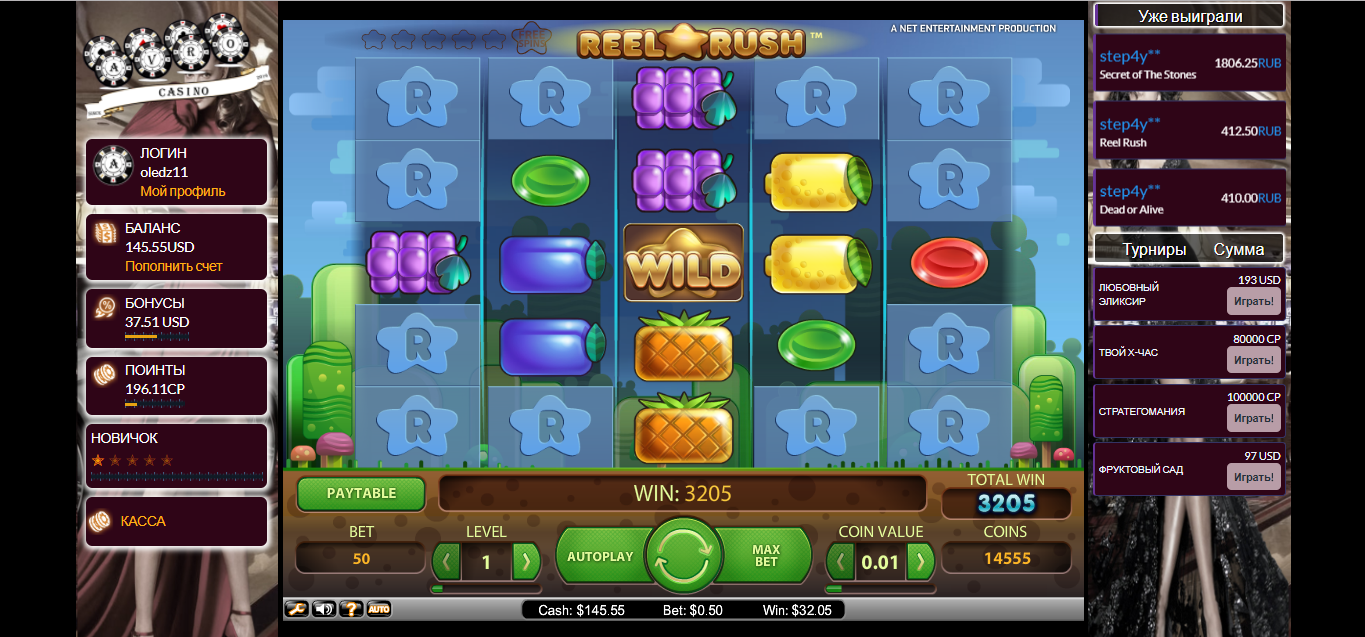Raise the coin value
Viewport: 1365px width, 637px height.
pos(920,561)
